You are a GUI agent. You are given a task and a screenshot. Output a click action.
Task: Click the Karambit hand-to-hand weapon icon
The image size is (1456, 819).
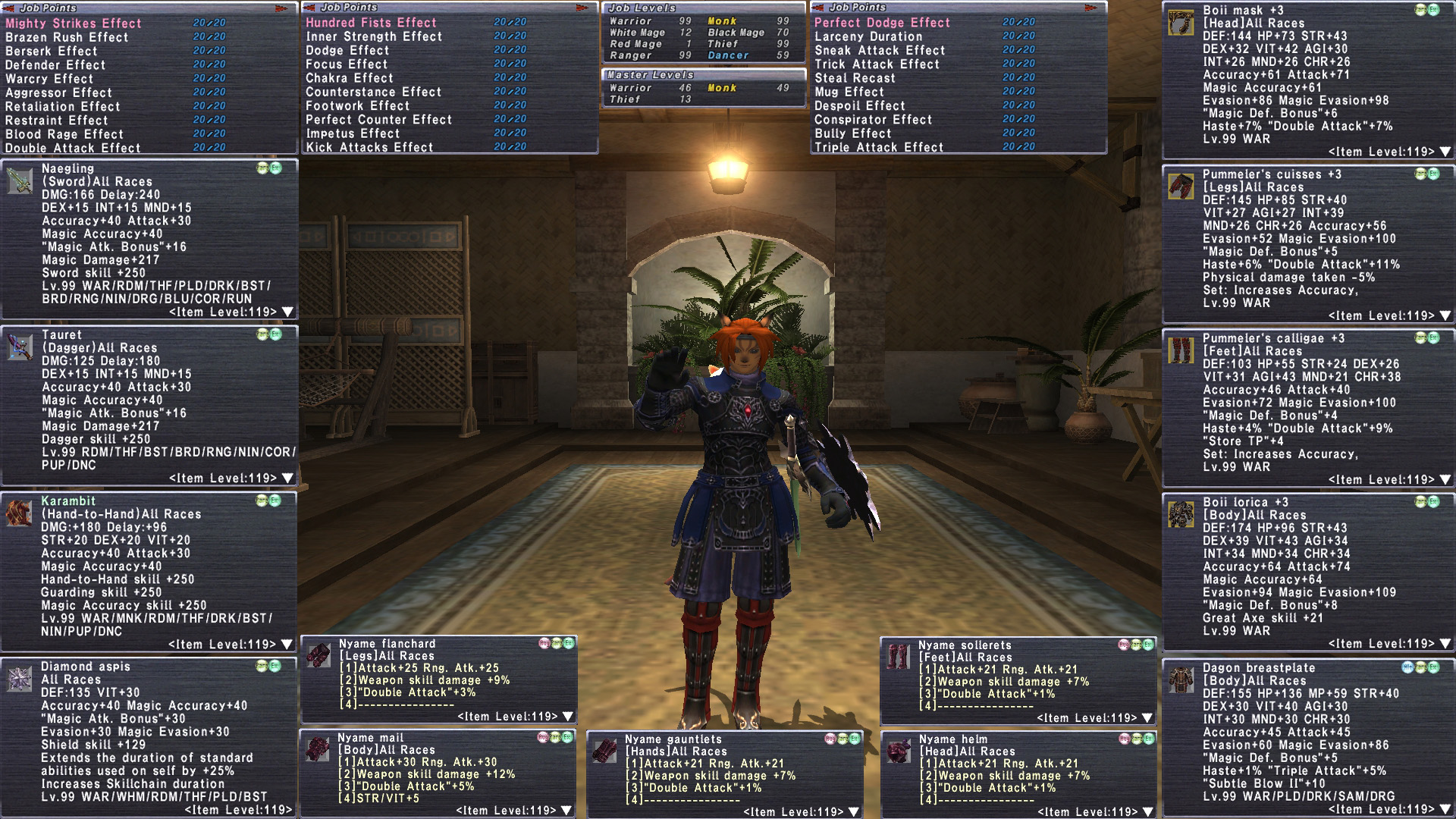[x=19, y=513]
